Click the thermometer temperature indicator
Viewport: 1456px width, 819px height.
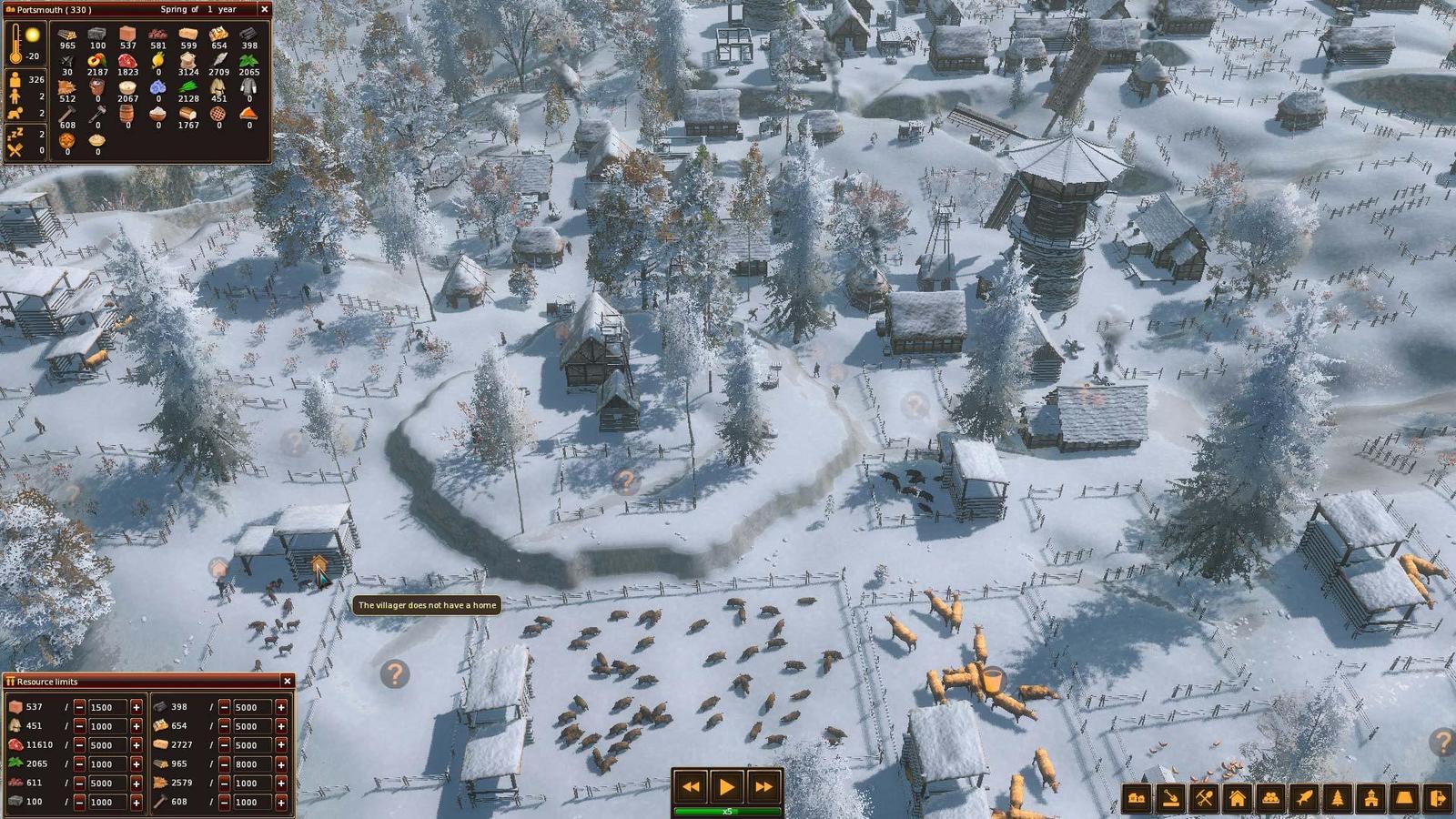[x=16, y=41]
